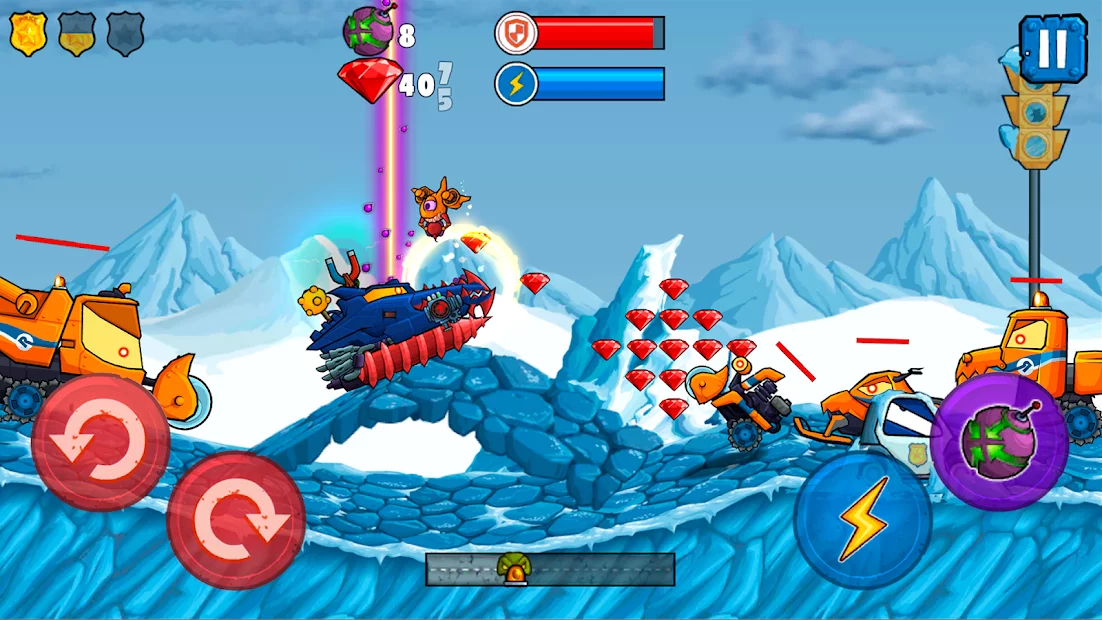Tap the clockwise rotate button
The height and width of the screenshot is (620, 1102).
(x=236, y=520)
